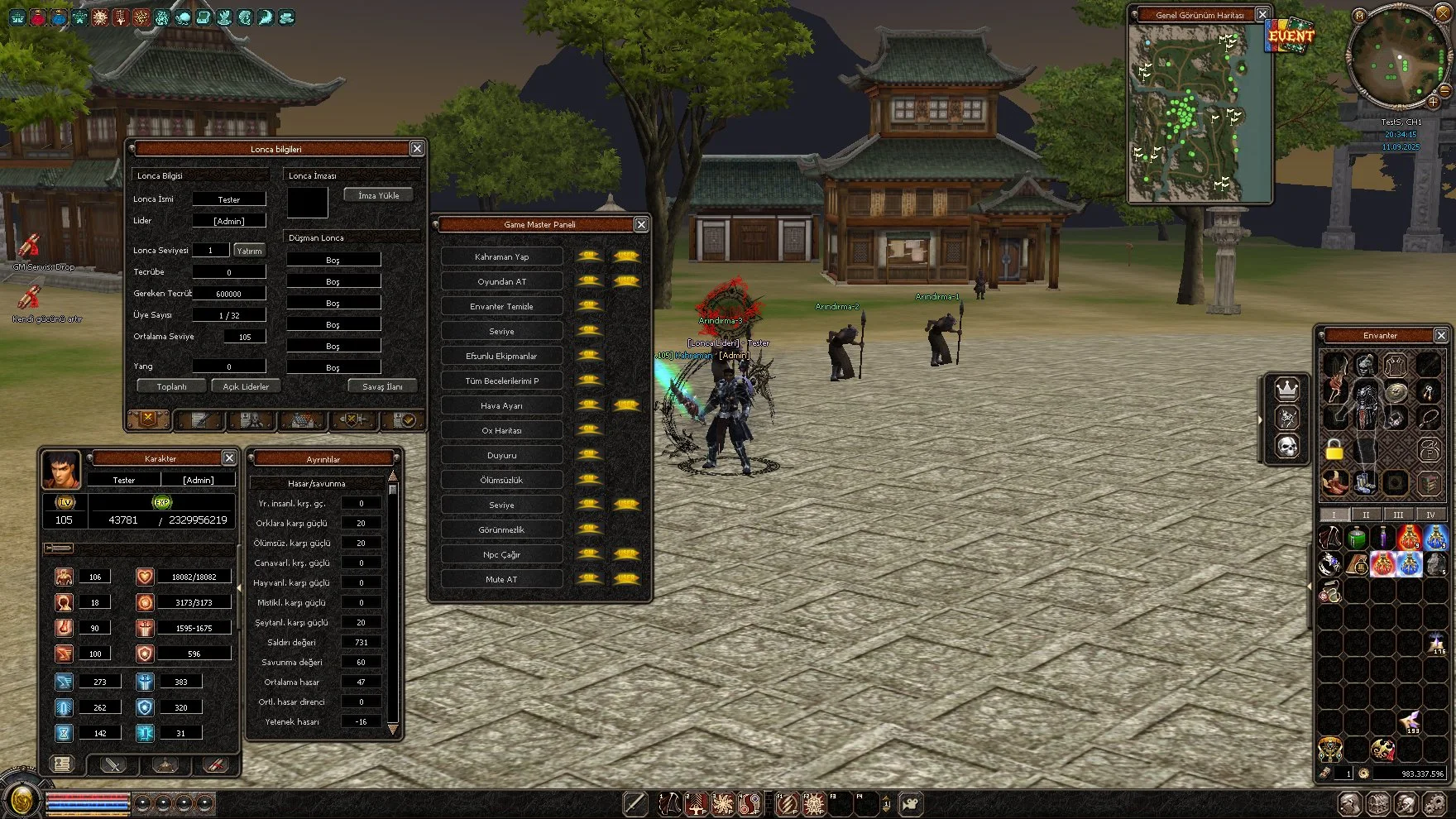The width and height of the screenshot is (1456, 819).
Task: Choose Kahraman Yap in GM panel
Action: pyautogui.click(x=502, y=256)
